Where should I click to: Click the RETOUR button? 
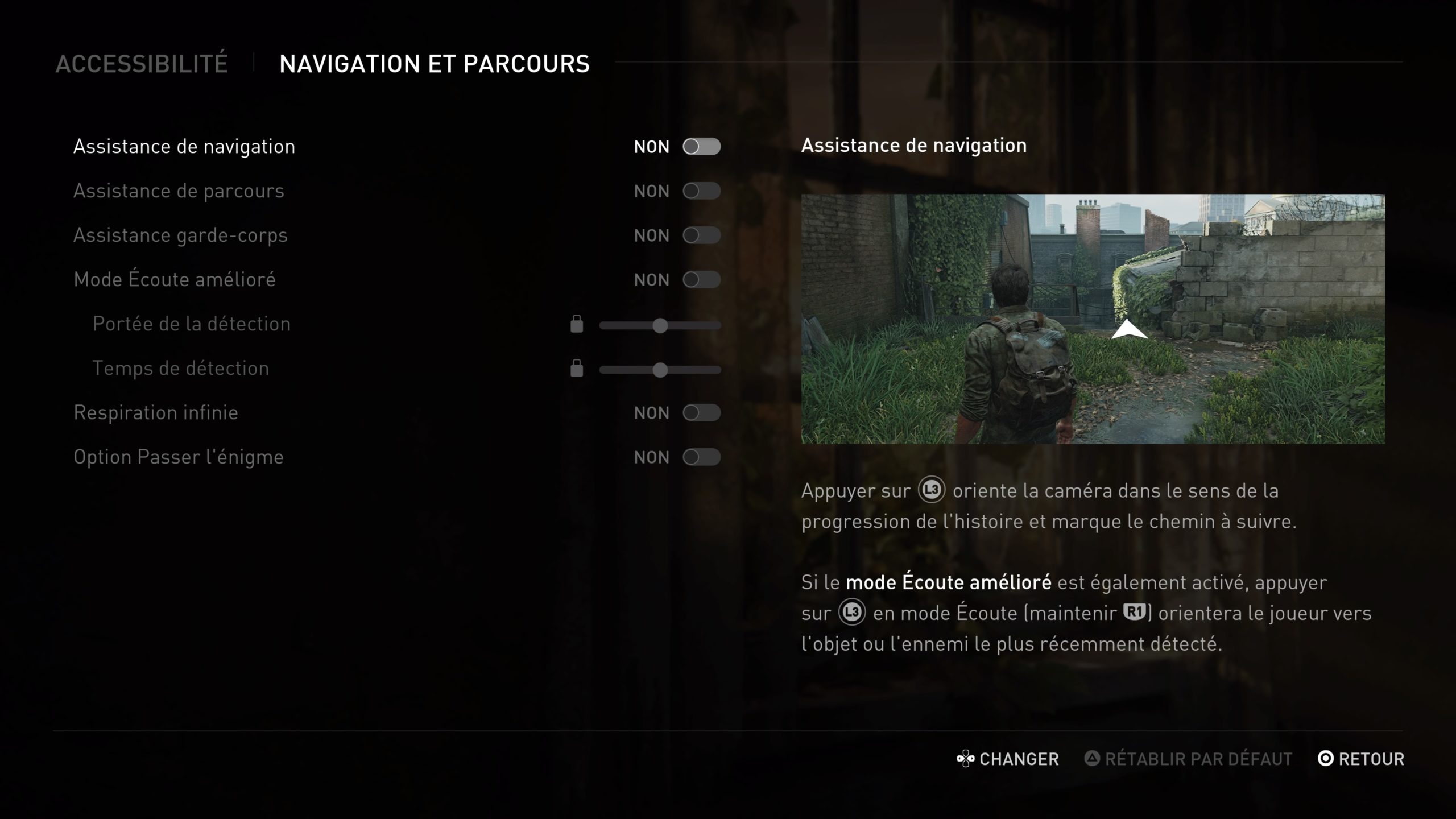(1360, 759)
